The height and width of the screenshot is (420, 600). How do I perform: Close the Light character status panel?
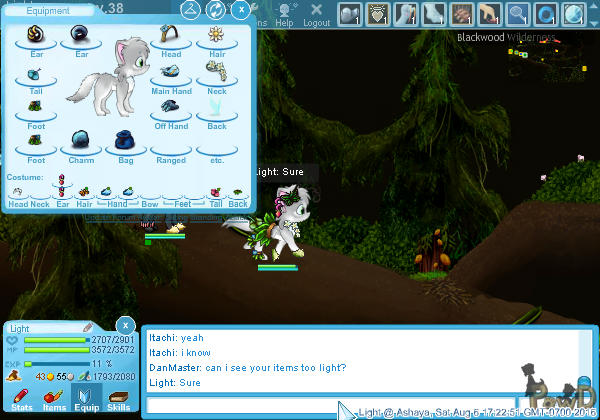[124, 326]
